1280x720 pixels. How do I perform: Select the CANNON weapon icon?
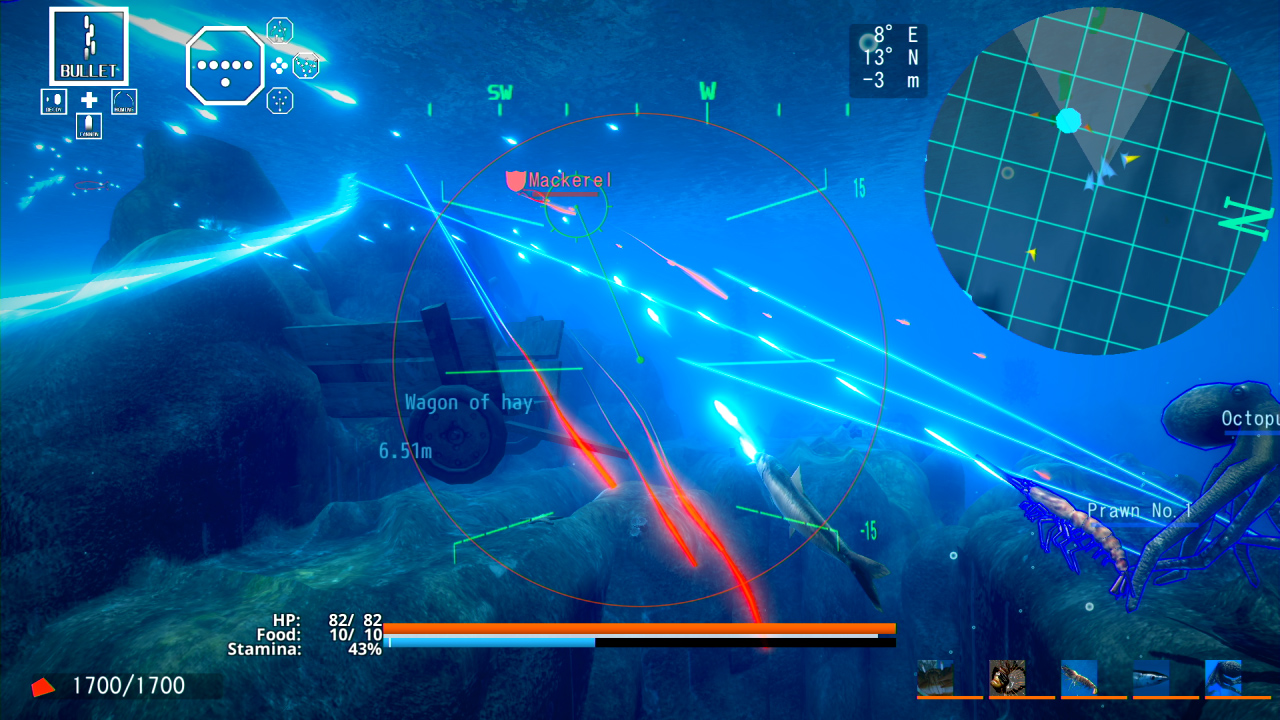pos(89,126)
